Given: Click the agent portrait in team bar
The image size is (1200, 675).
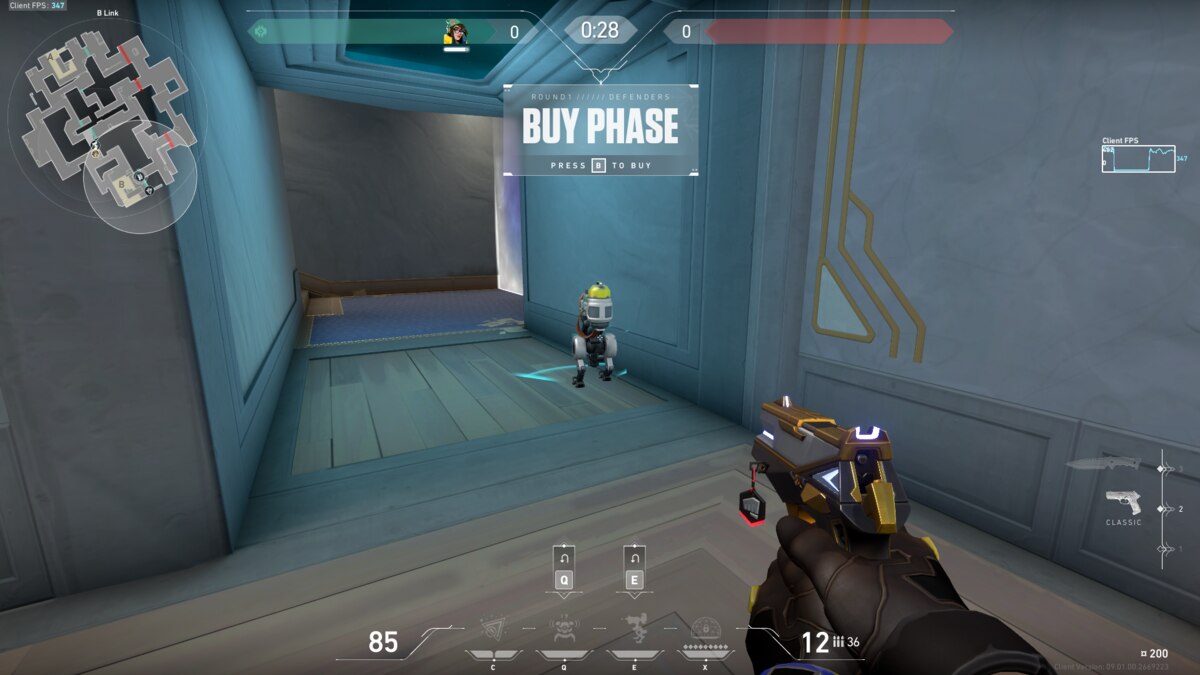Looking at the screenshot, I should [456, 33].
